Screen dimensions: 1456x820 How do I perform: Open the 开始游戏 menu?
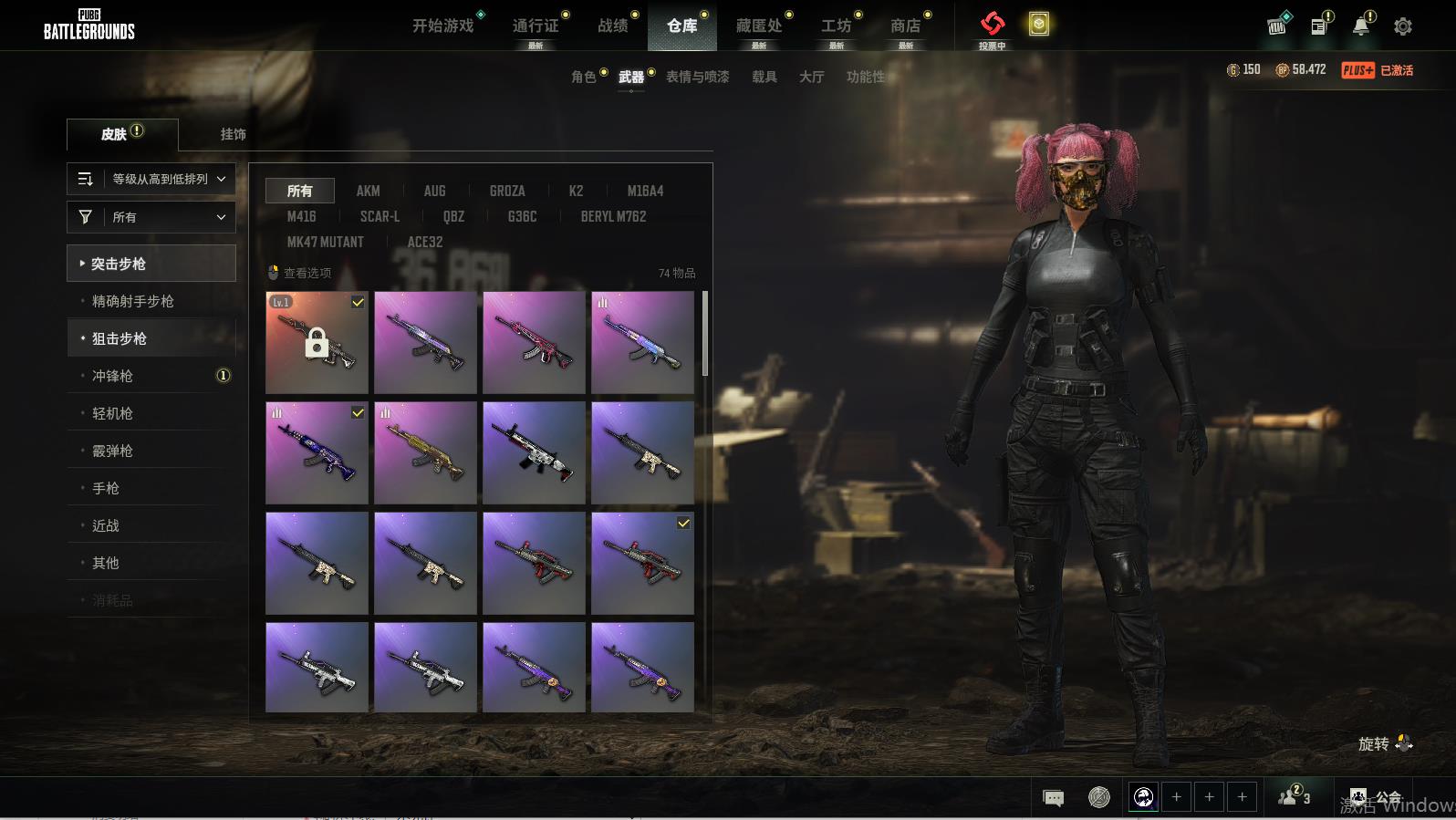[x=443, y=26]
